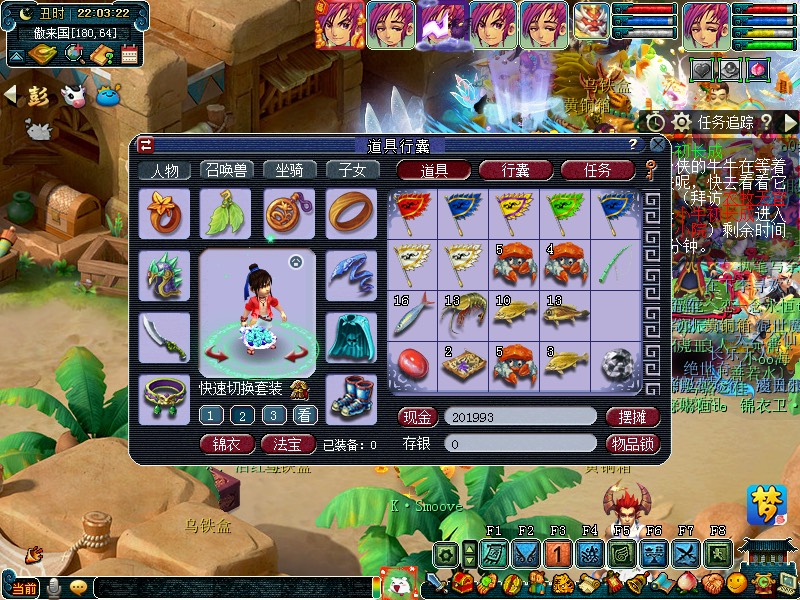Show the 任务 quest items tab
This screenshot has width=800, height=600.
(597, 170)
